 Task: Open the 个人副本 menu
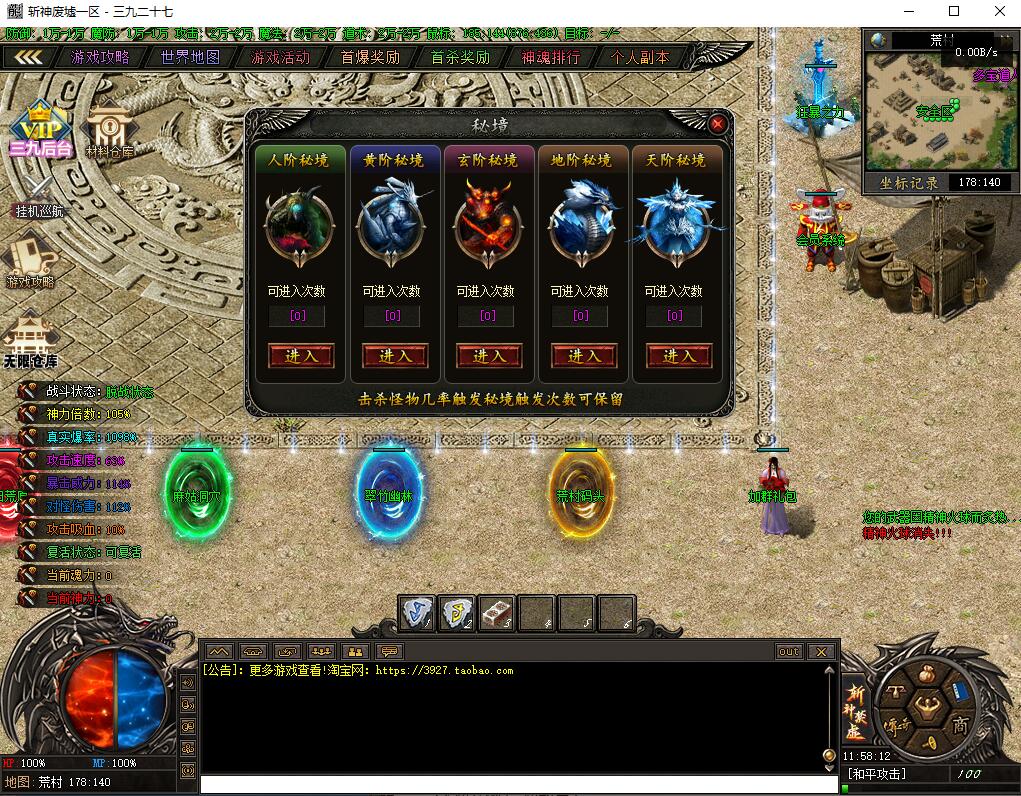pos(640,57)
